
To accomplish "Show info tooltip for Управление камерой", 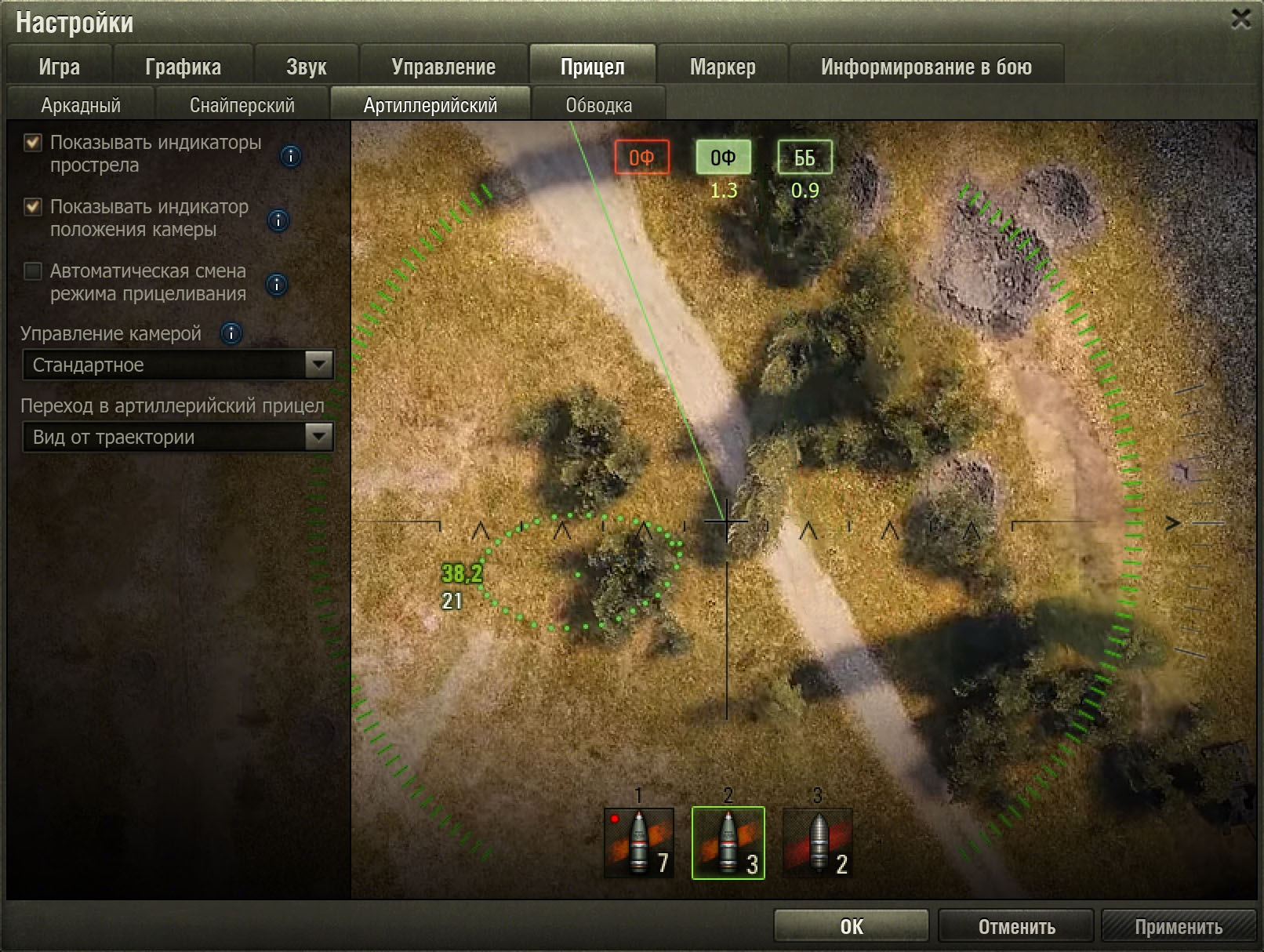I will pos(231,334).
